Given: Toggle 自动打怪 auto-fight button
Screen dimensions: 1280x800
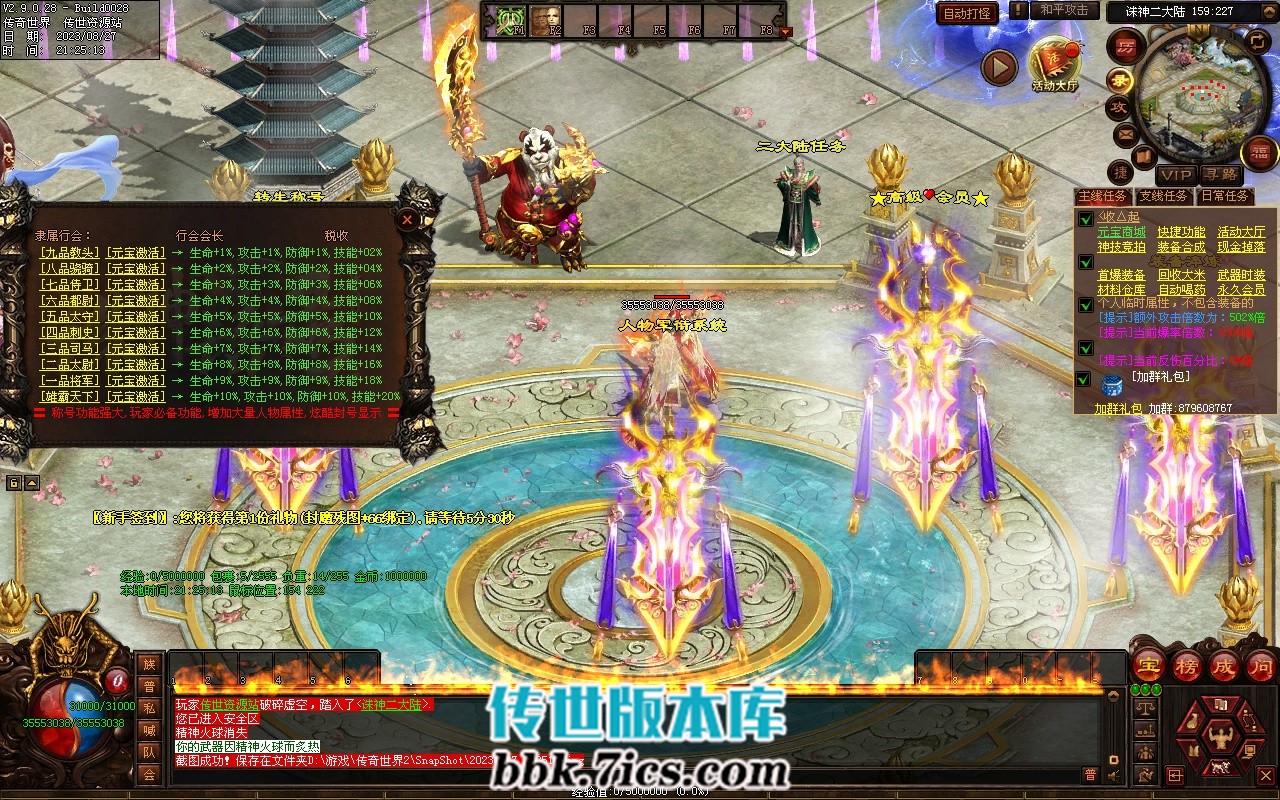Looking at the screenshot, I should [x=967, y=13].
